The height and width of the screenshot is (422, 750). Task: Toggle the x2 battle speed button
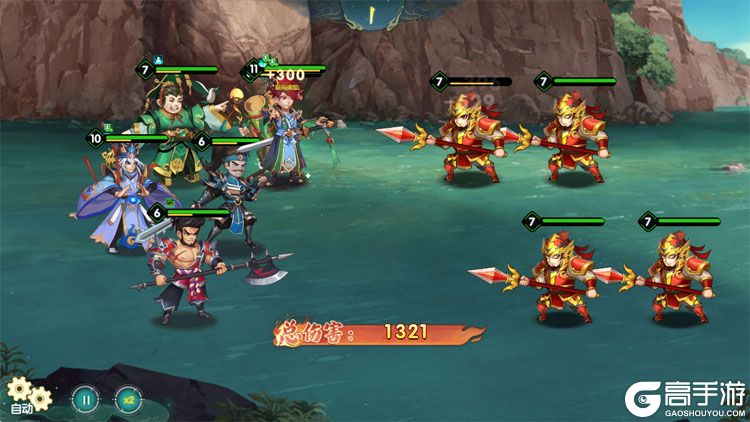coord(128,398)
